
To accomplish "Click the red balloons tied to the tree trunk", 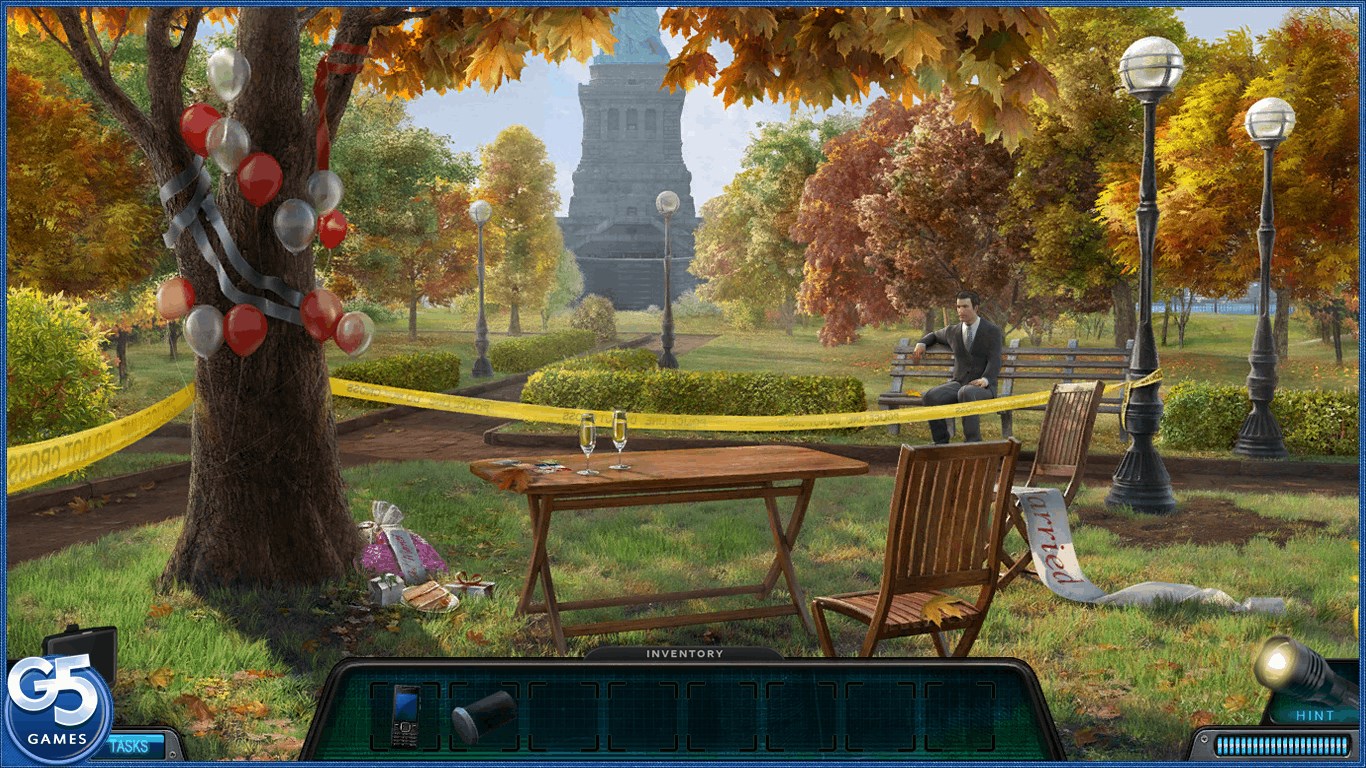I will (260, 180).
